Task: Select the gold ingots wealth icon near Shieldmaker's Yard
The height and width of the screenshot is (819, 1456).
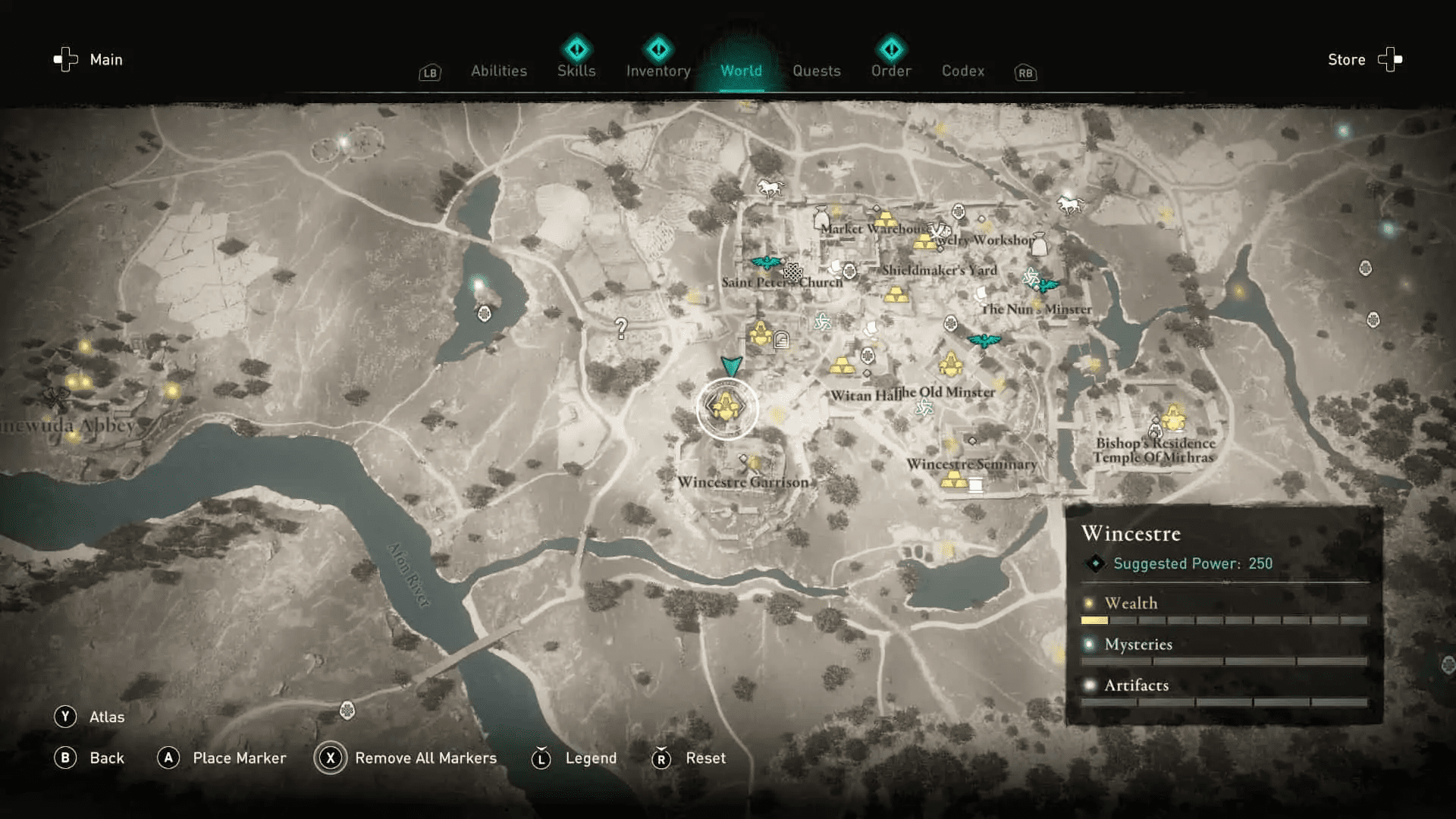Action: 896,295
